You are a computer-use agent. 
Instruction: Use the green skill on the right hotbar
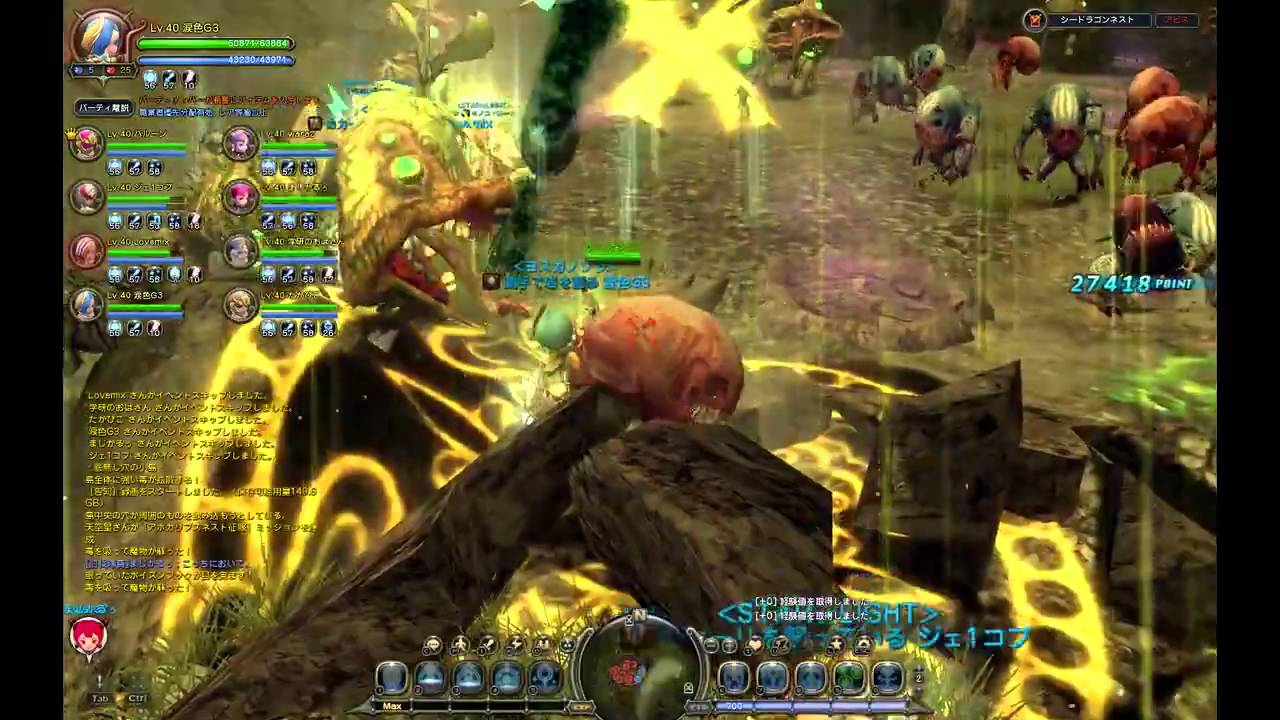pyautogui.click(x=849, y=678)
